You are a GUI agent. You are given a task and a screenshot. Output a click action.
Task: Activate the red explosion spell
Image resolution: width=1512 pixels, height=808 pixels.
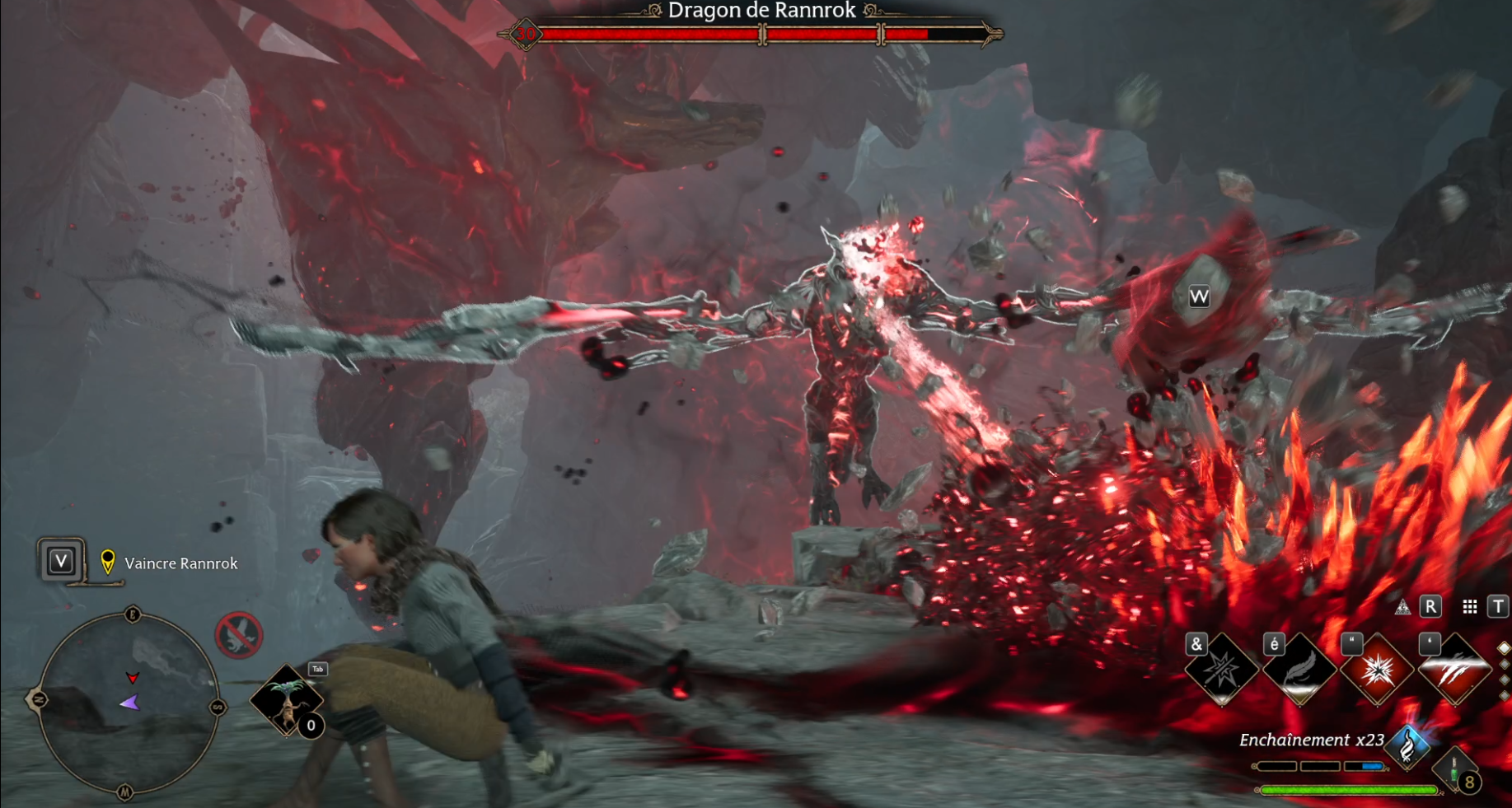click(x=1377, y=670)
